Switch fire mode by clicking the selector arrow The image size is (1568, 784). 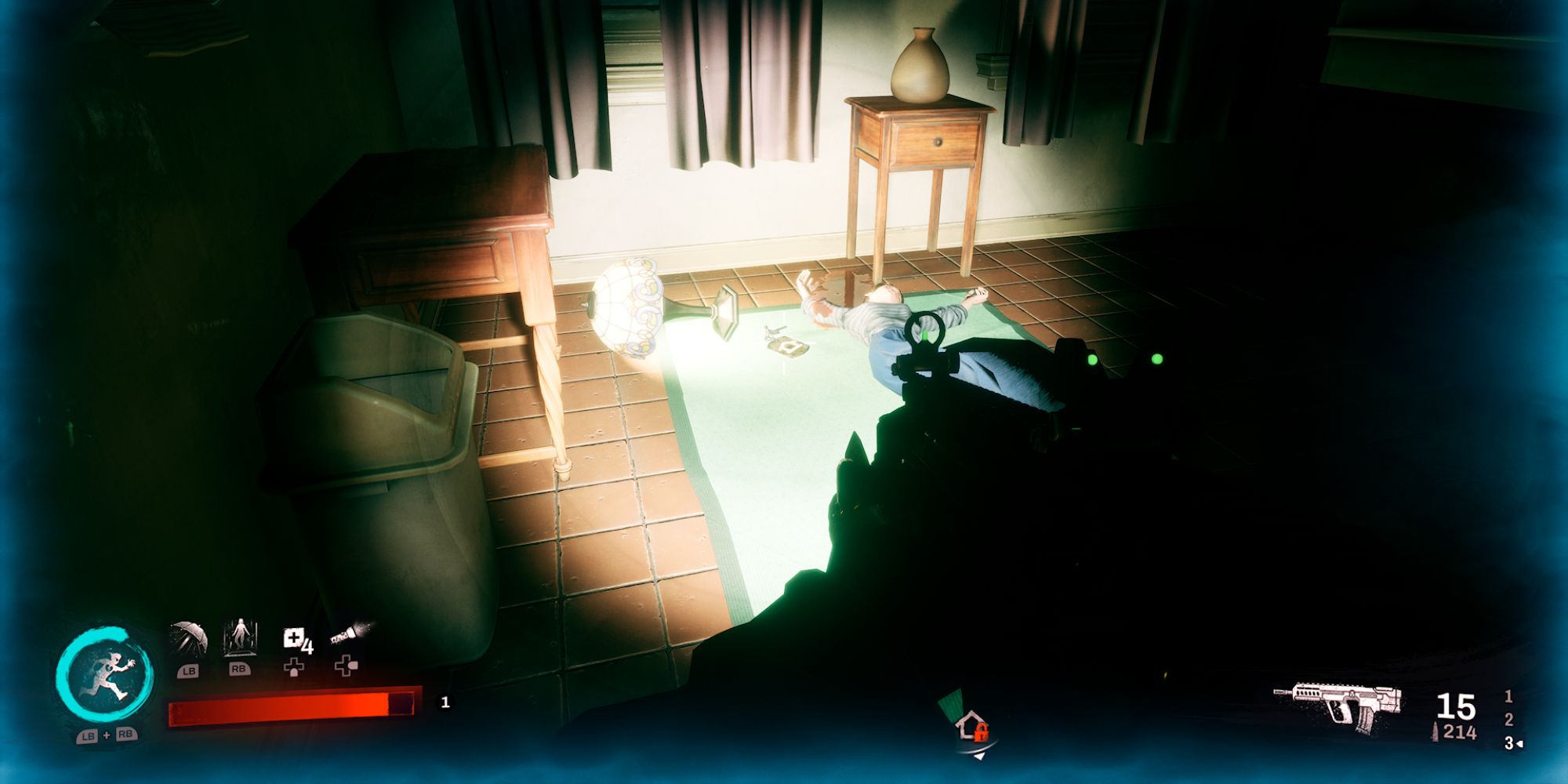(x=1519, y=743)
